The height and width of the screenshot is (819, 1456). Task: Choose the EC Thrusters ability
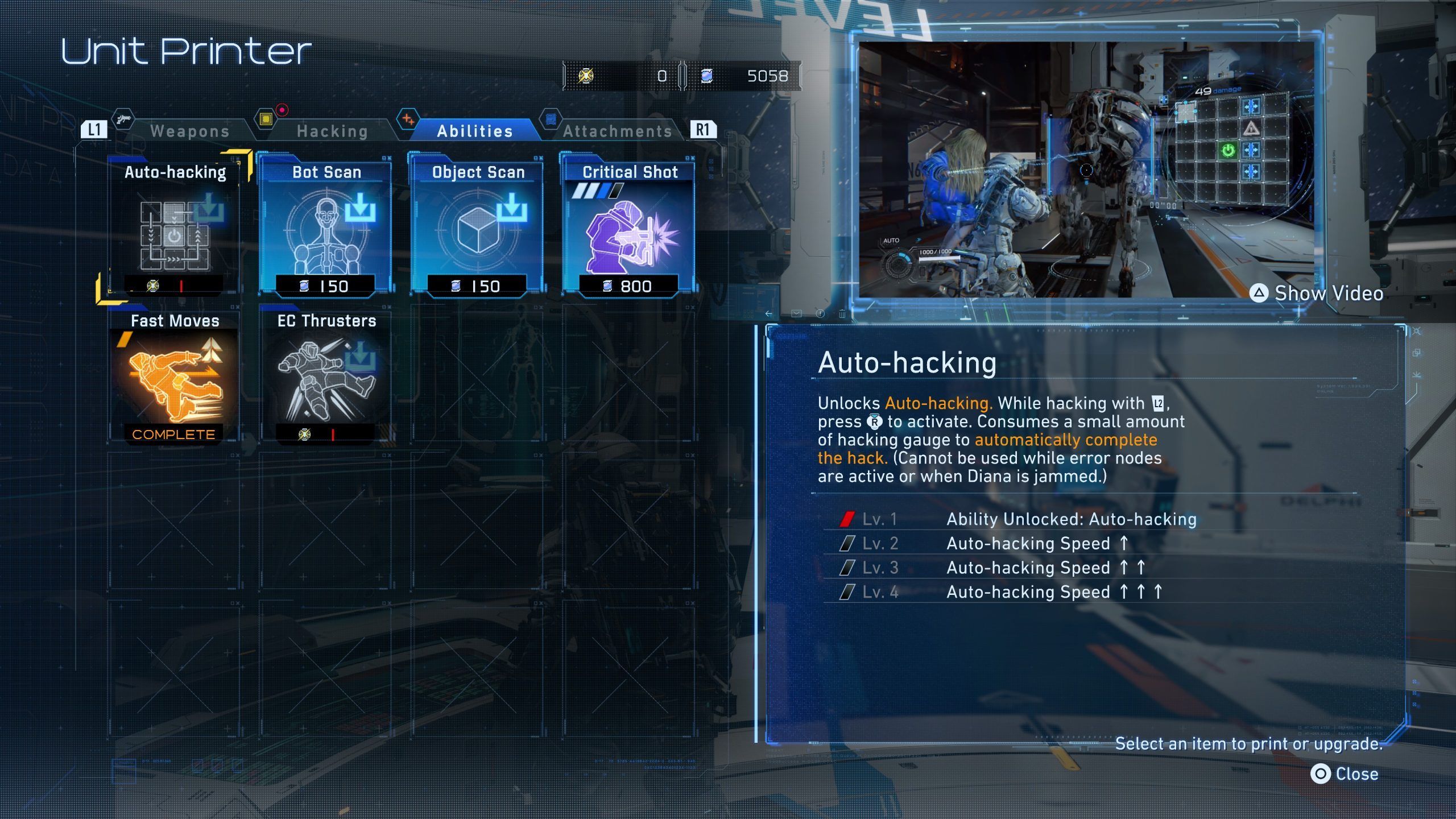(326, 377)
